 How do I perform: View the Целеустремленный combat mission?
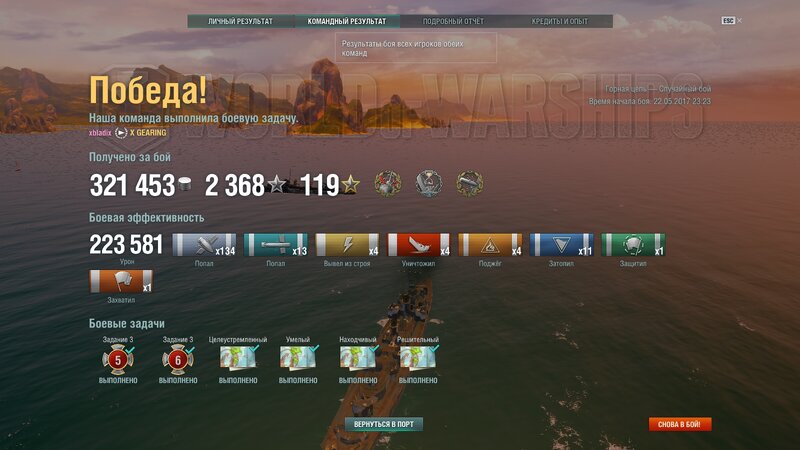pyautogui.click(x=238, y=359)
